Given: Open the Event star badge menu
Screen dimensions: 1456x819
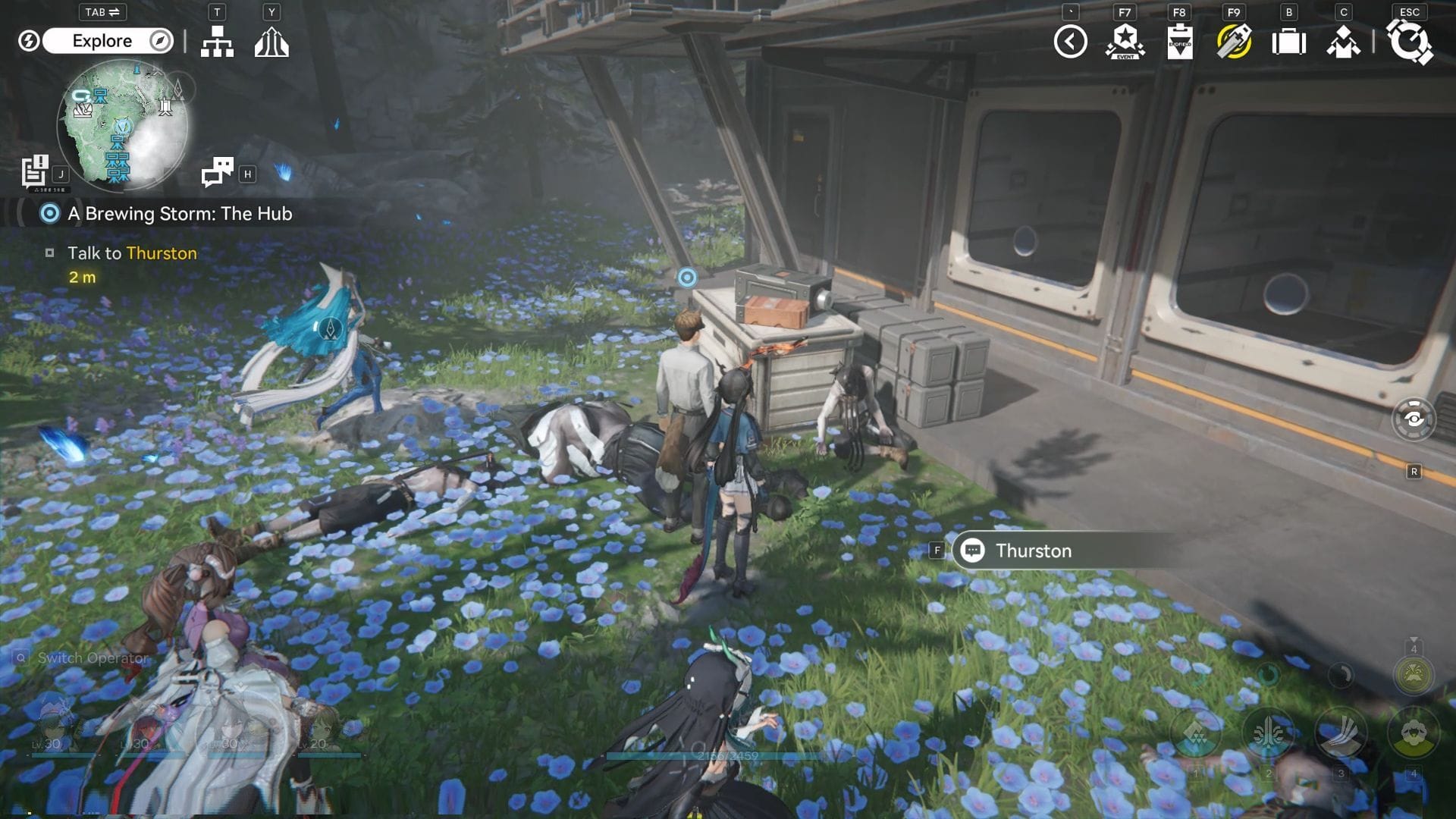Looking at the screenshot, I should coord(1125,42).
